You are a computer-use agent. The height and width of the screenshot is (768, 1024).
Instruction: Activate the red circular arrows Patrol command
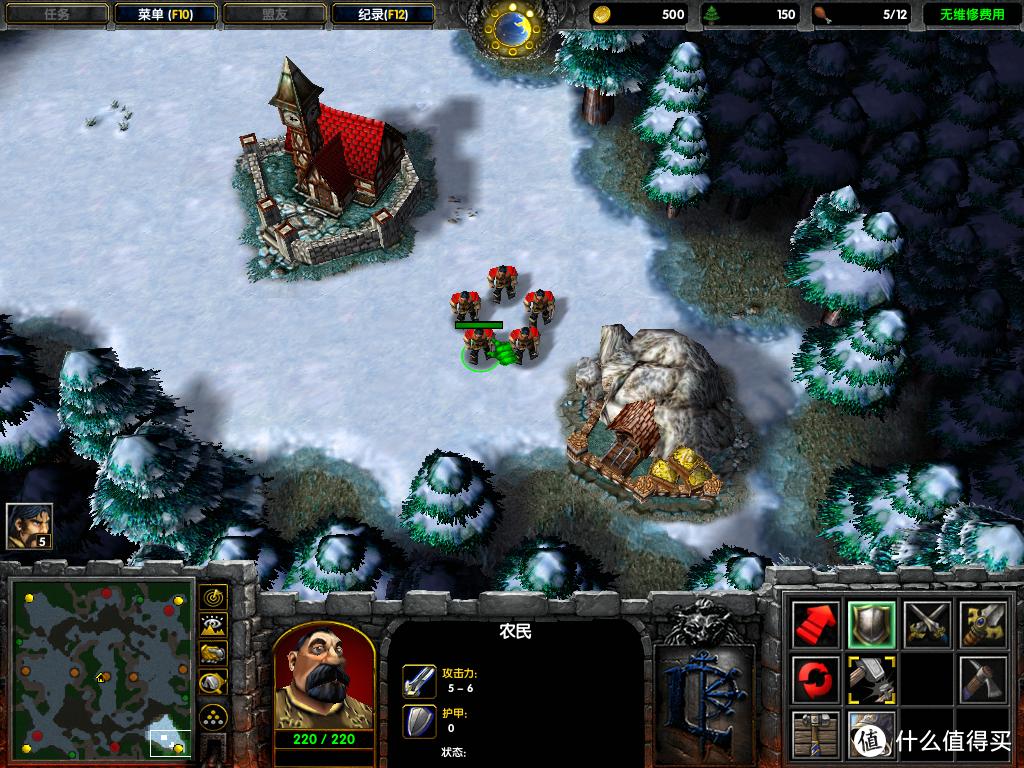[814, 680]
